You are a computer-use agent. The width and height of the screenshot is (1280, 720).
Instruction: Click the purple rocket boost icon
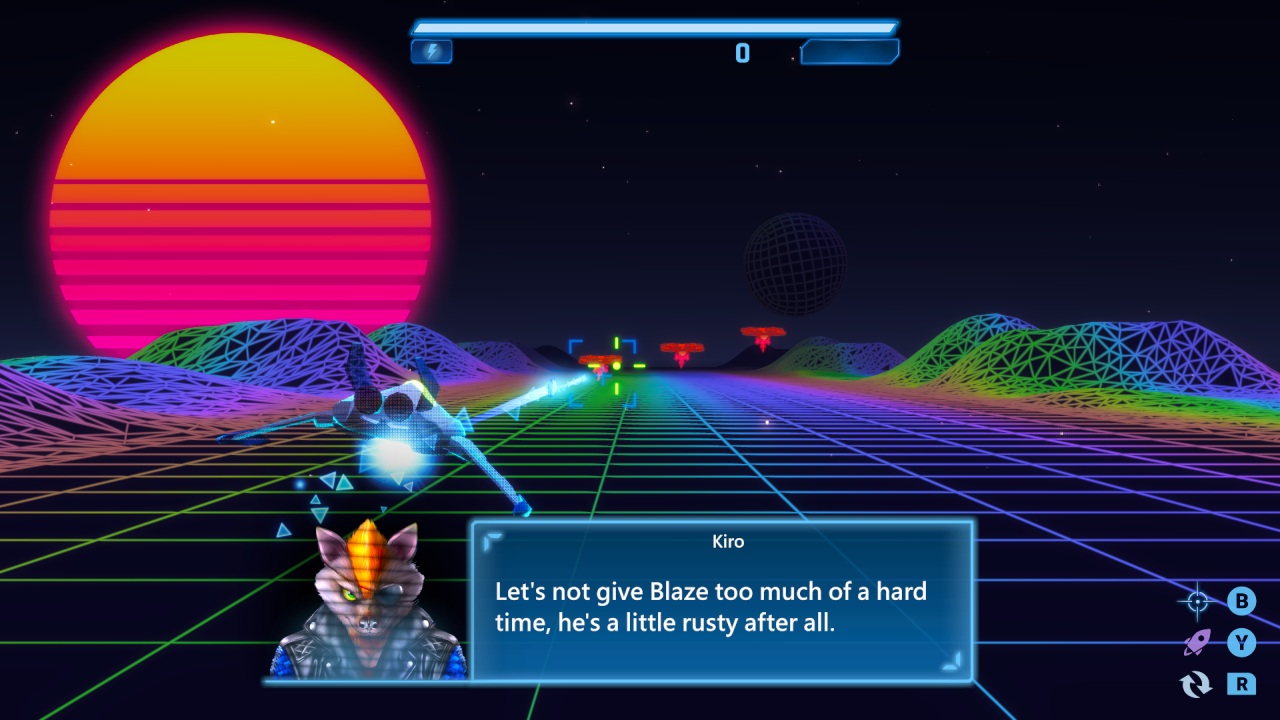1196,644
